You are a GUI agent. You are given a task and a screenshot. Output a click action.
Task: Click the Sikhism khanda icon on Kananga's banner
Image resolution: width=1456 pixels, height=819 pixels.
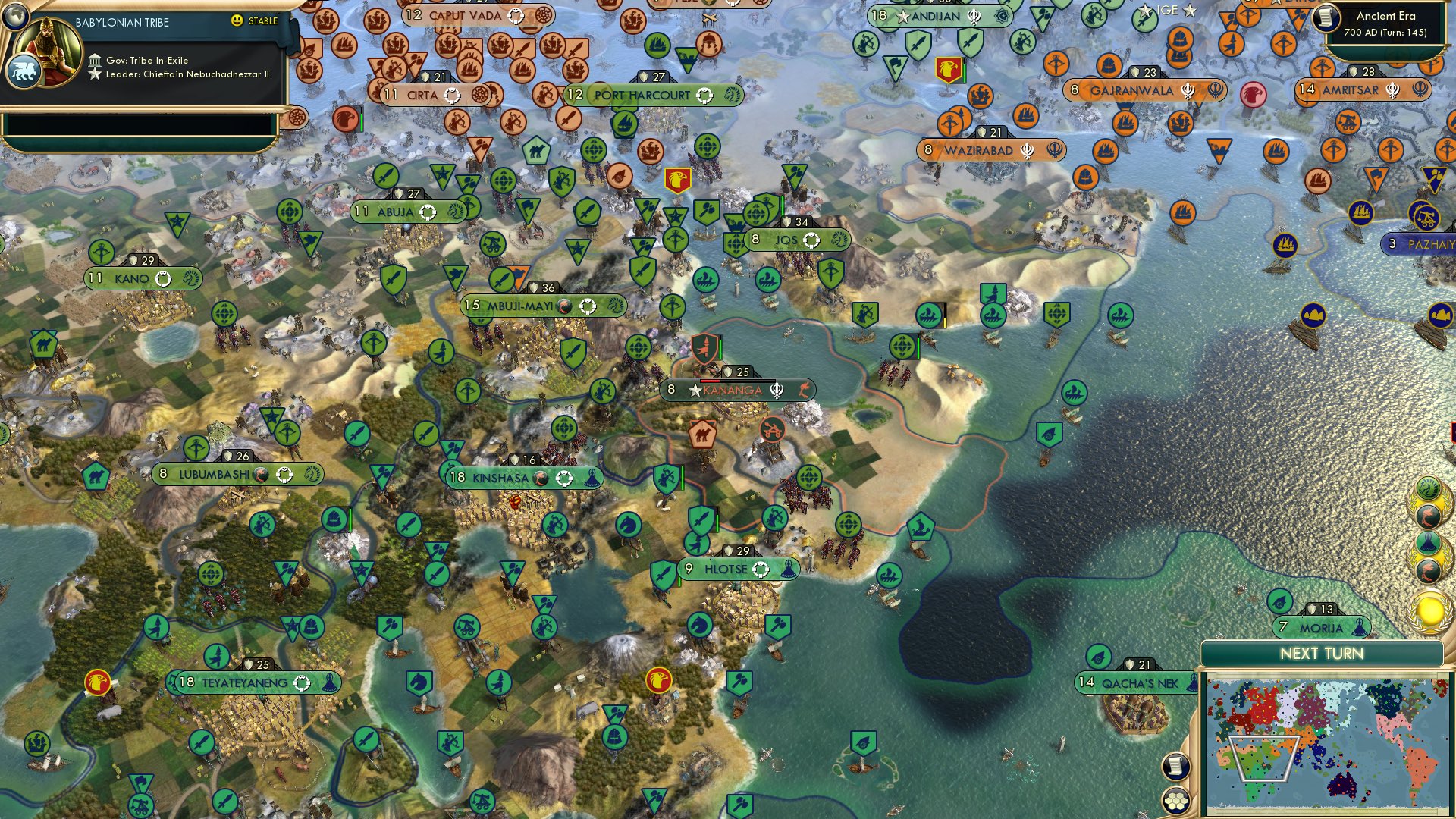click(x=777, y=391)
